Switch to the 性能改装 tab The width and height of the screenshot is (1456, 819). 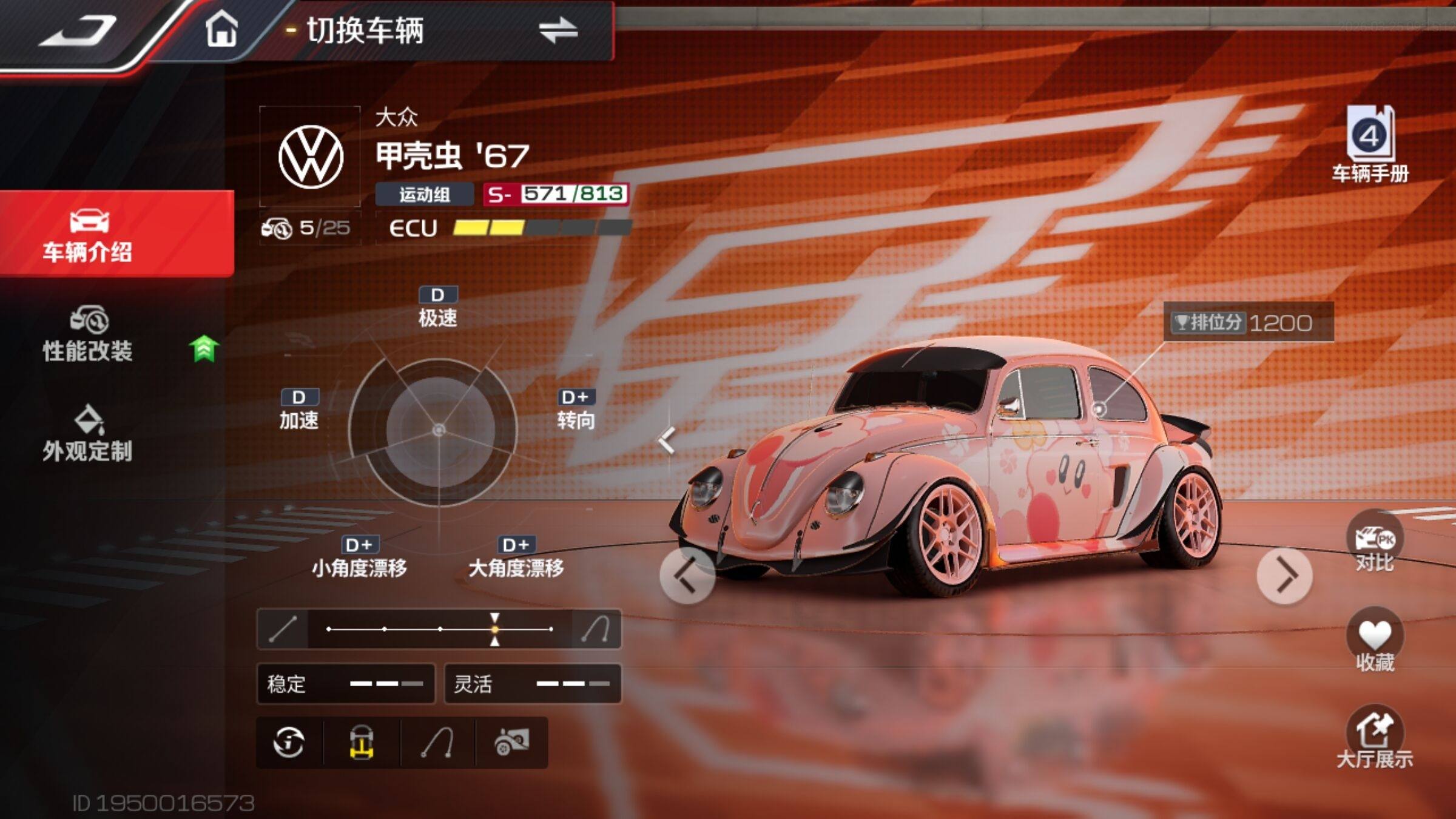(89, 335)
